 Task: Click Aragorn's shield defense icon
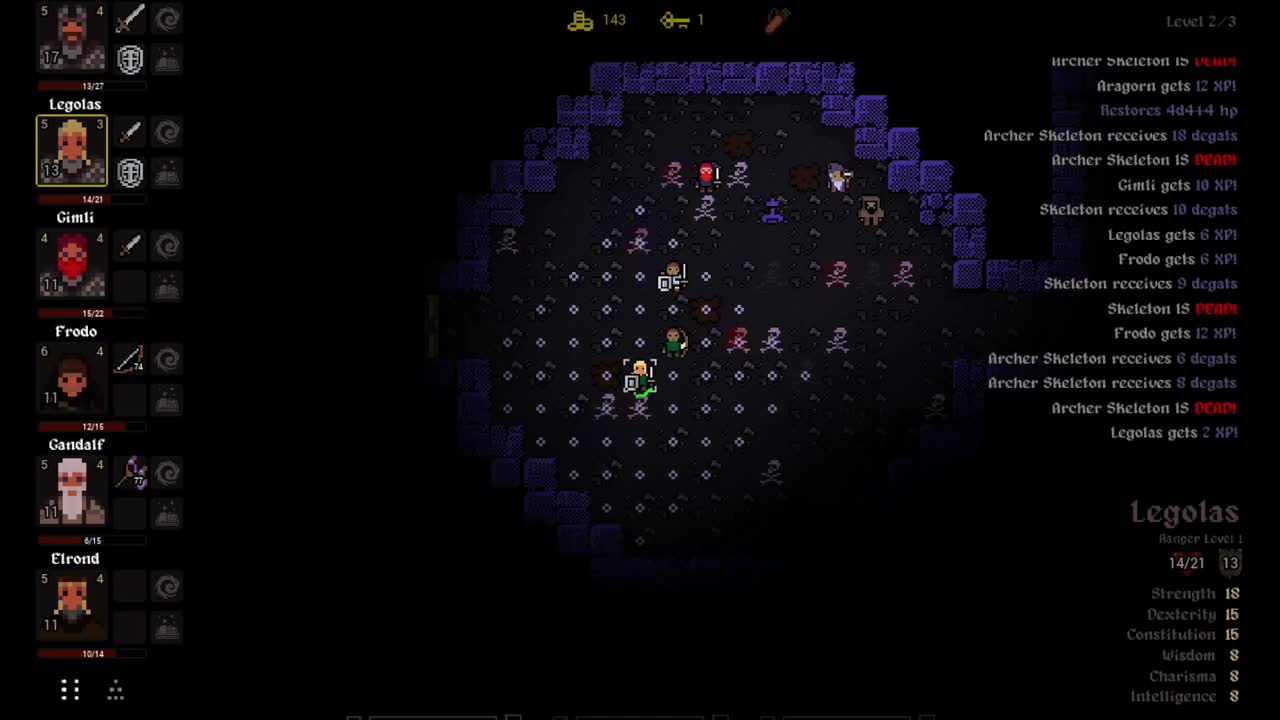pyautogui.click(x=130, y=60)
